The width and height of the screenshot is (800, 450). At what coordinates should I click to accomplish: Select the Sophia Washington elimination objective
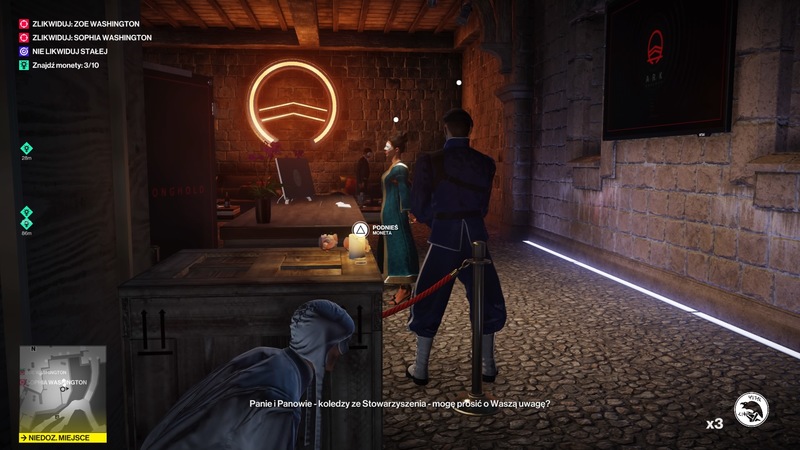(80, 37)
